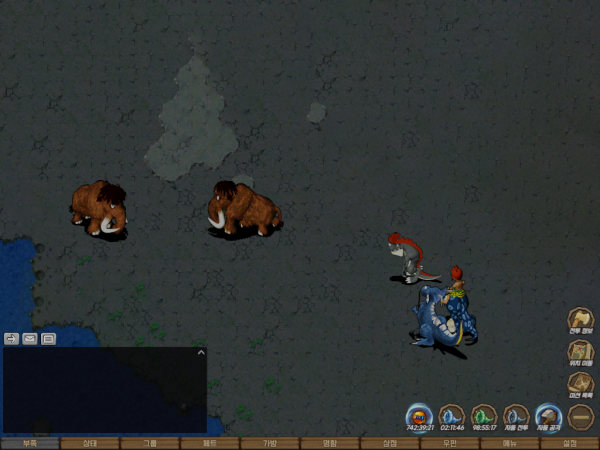600x450 pixels.
Task: Open the envelope mail chat button
Action: point(30,338)
